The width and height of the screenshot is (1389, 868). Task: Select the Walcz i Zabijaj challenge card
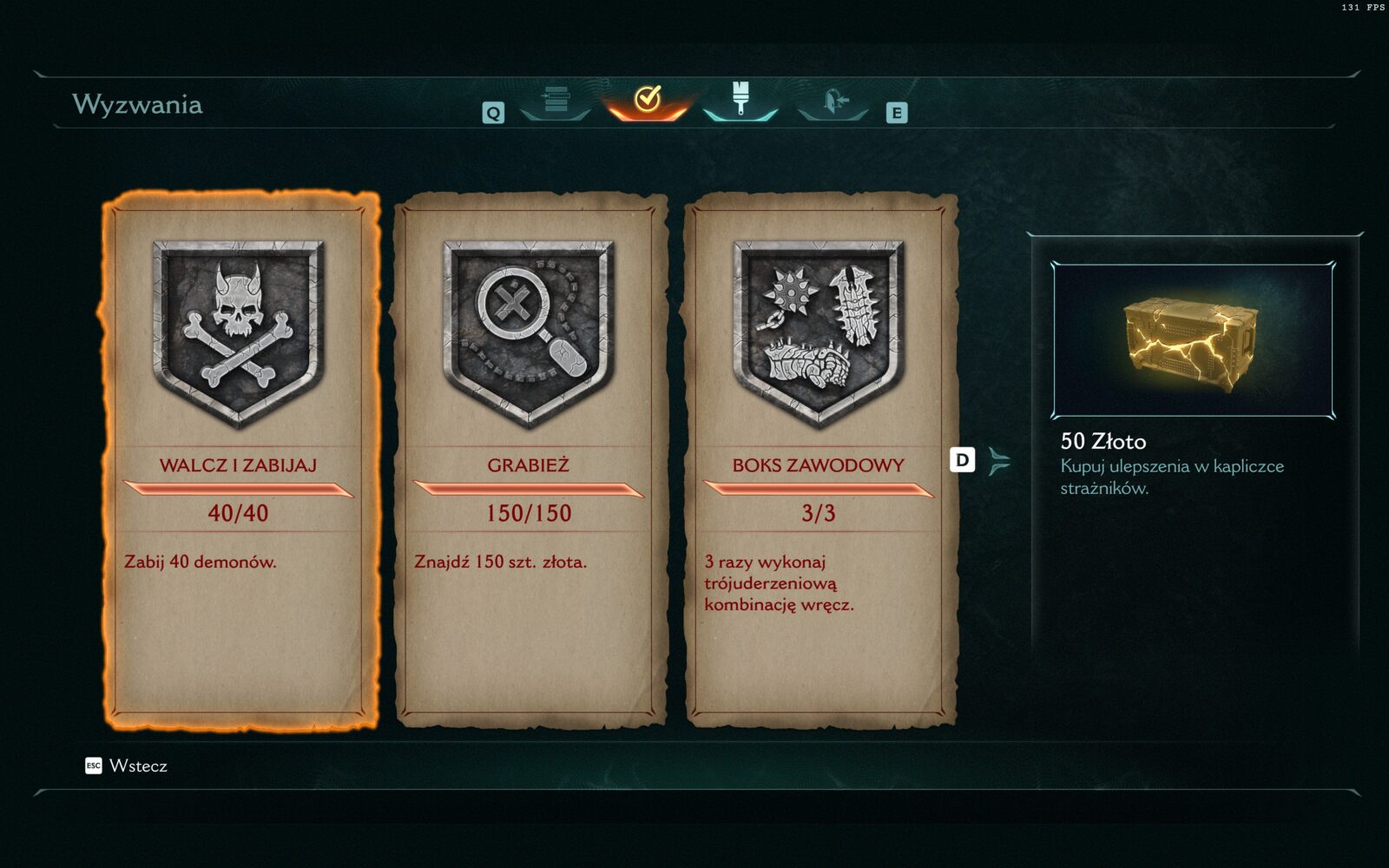pos(238,460)
